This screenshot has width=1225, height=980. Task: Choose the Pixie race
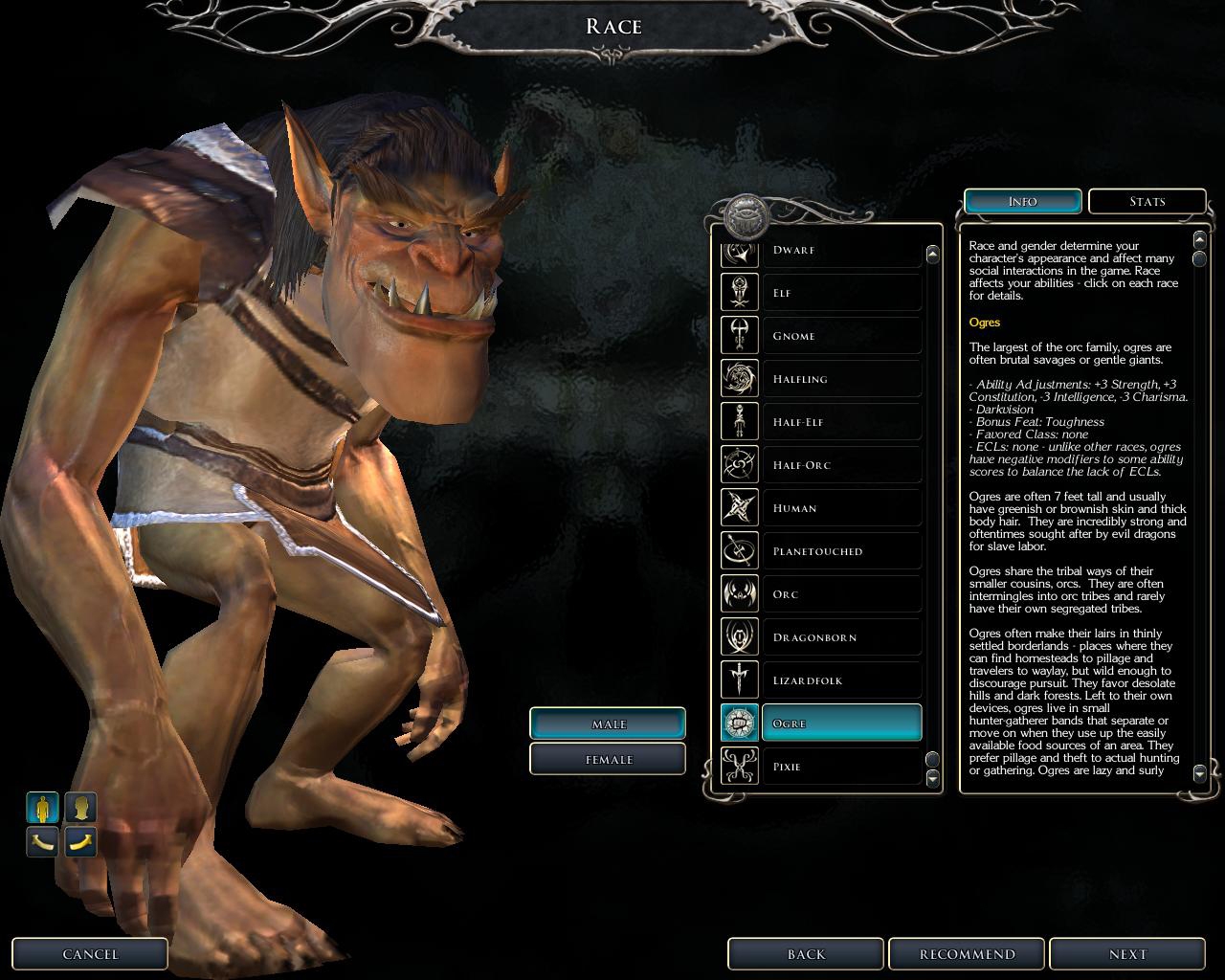pos(840,767)
